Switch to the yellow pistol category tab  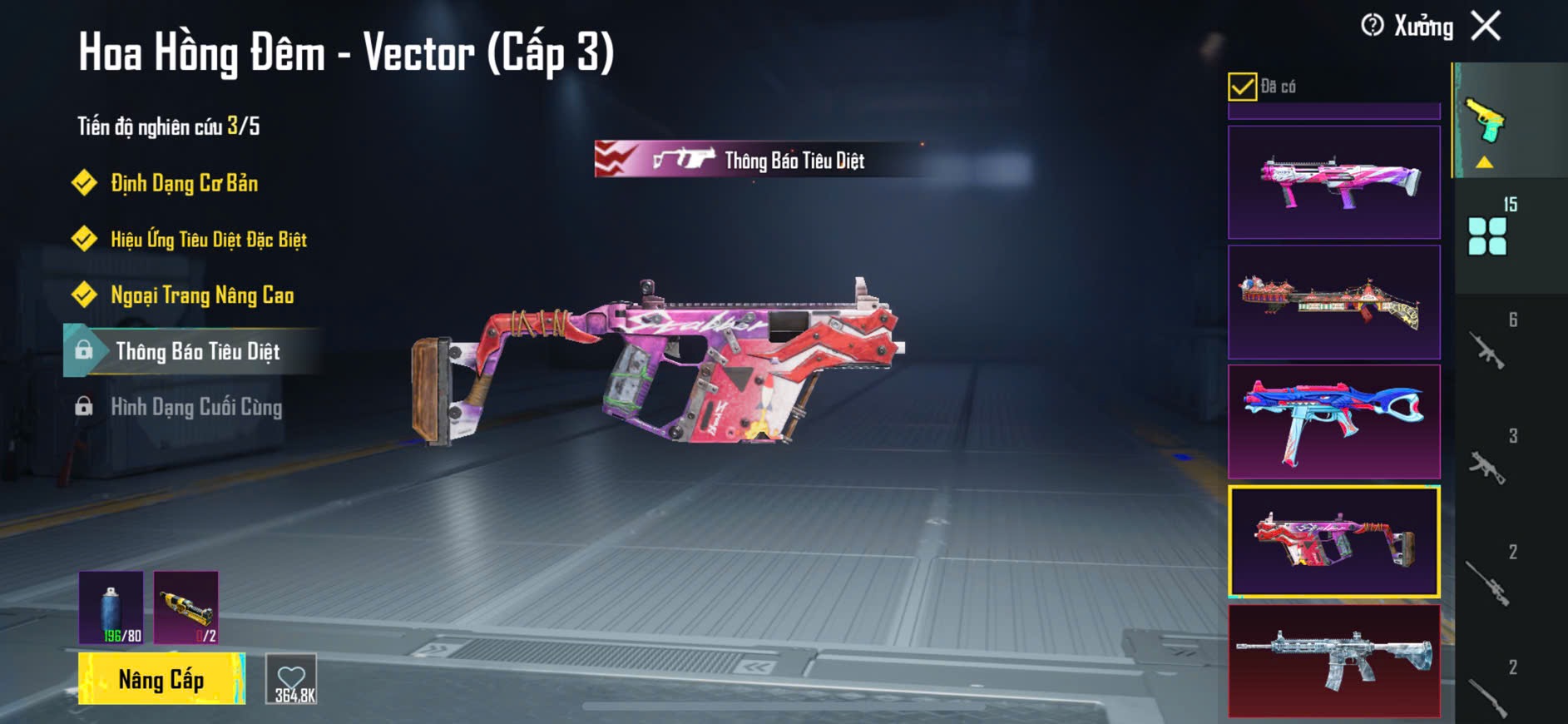1486,121
